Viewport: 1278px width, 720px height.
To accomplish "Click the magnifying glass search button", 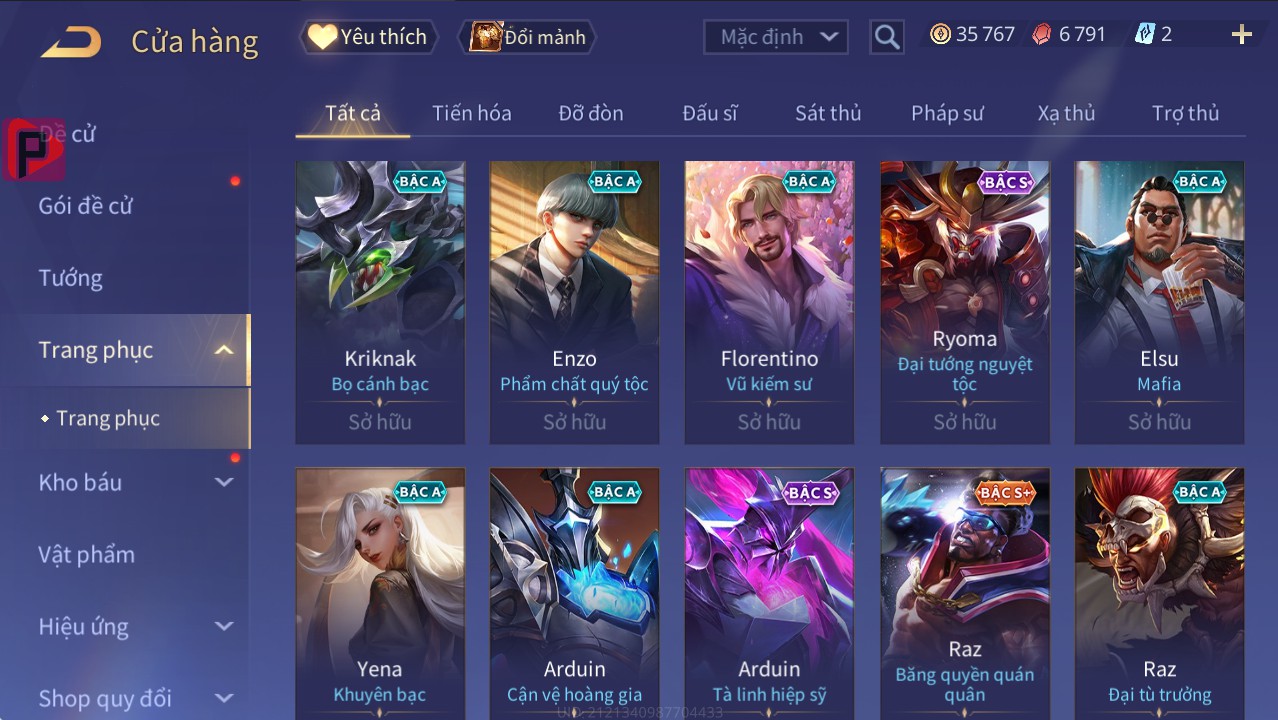I will coord(886,37).
